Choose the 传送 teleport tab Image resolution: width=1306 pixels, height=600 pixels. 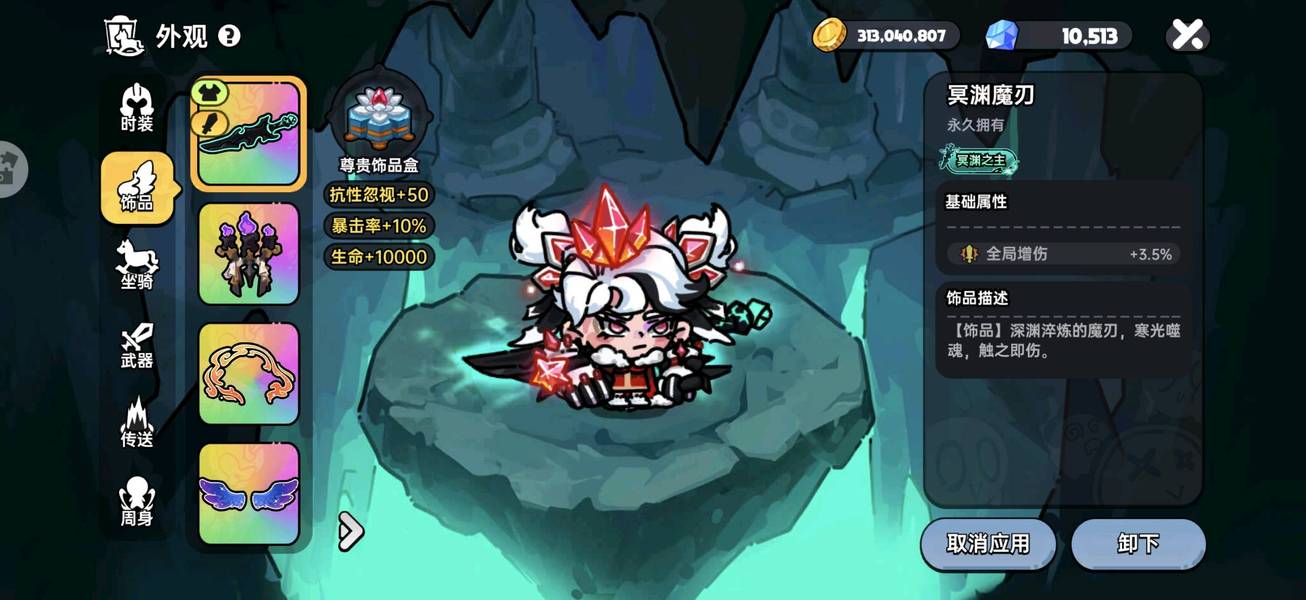[x=137, y=423]
